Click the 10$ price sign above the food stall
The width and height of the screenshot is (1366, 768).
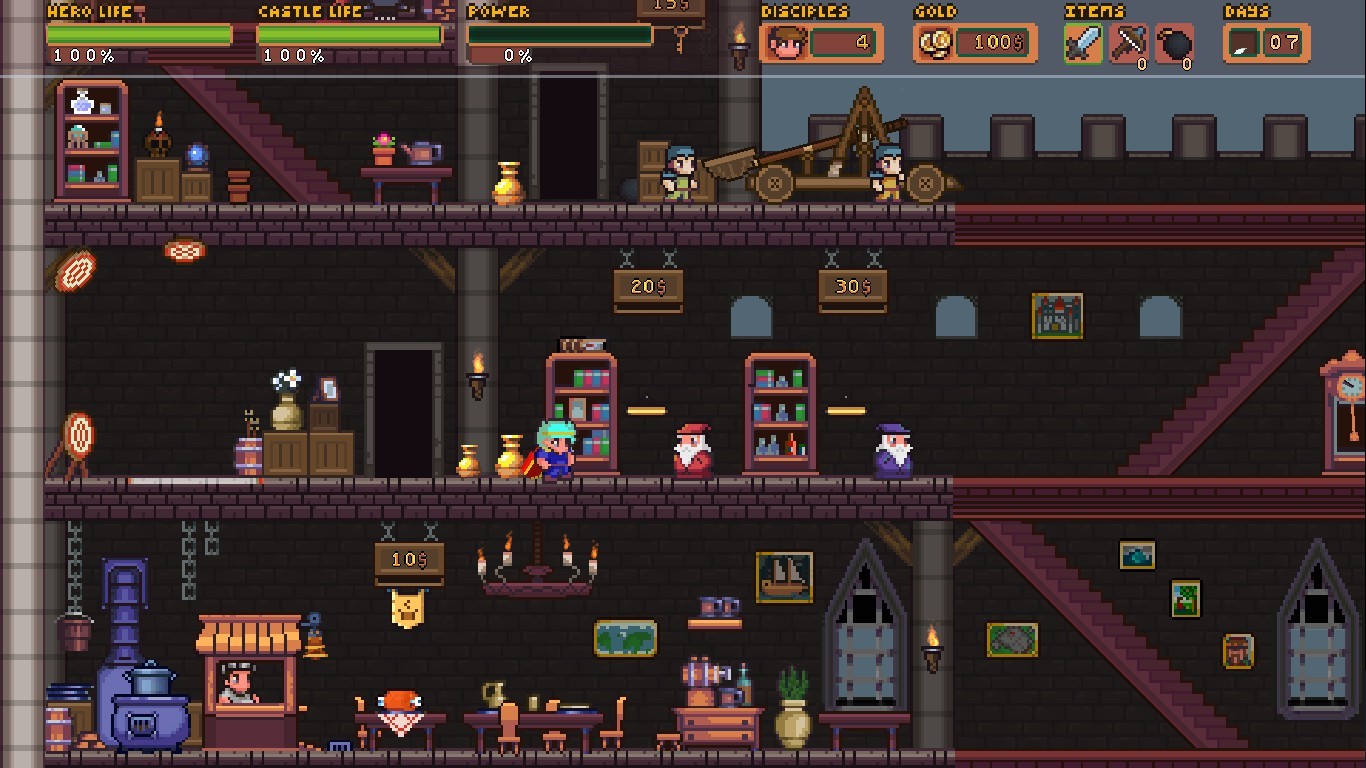[409, 560]
